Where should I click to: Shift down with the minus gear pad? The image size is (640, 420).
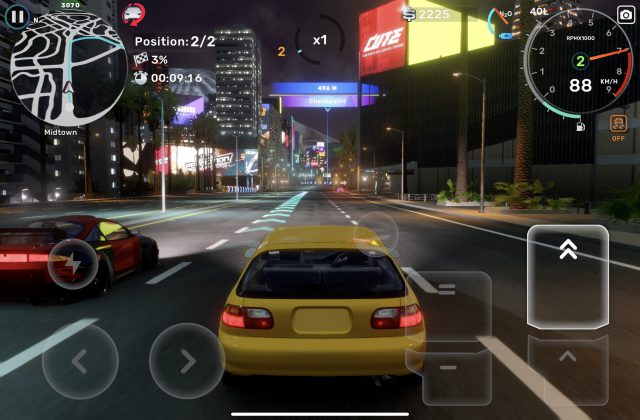coord(447,368)
